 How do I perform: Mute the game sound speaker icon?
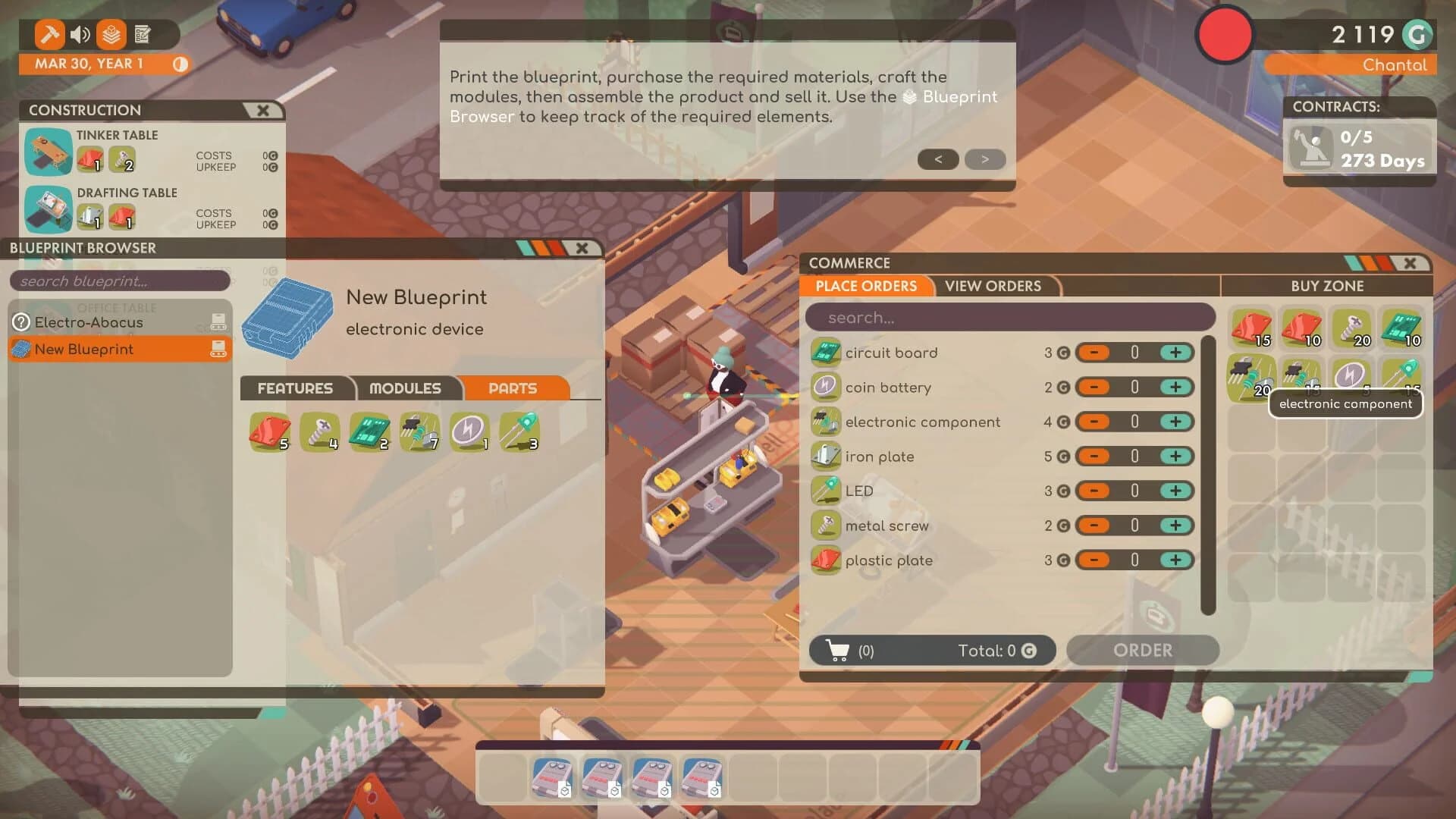[80, 35]
